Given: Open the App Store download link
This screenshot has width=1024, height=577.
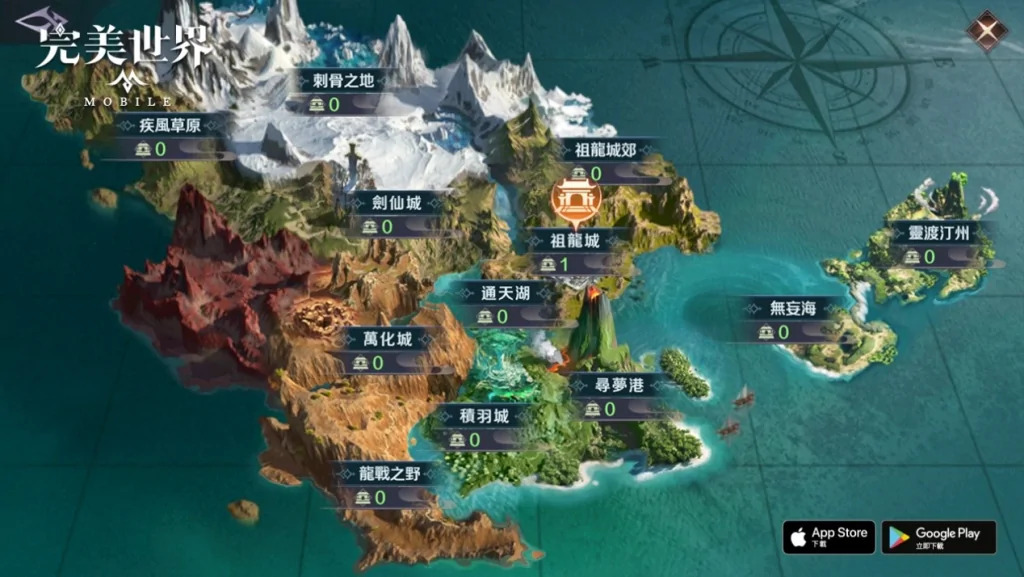Looking at the screenshot, I should click(x=828, y=538).
